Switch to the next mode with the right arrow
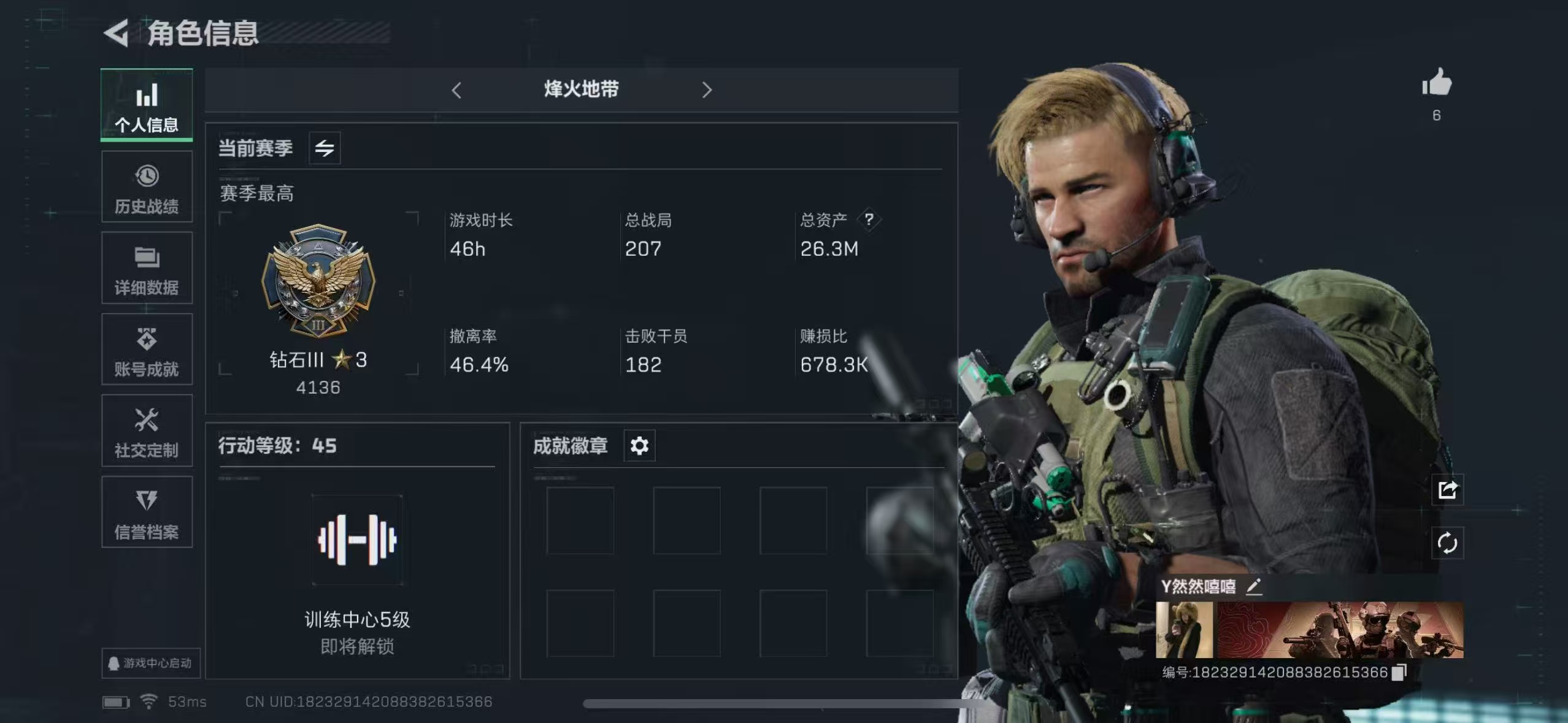The image size is (1568, 723). click(707, 90)
